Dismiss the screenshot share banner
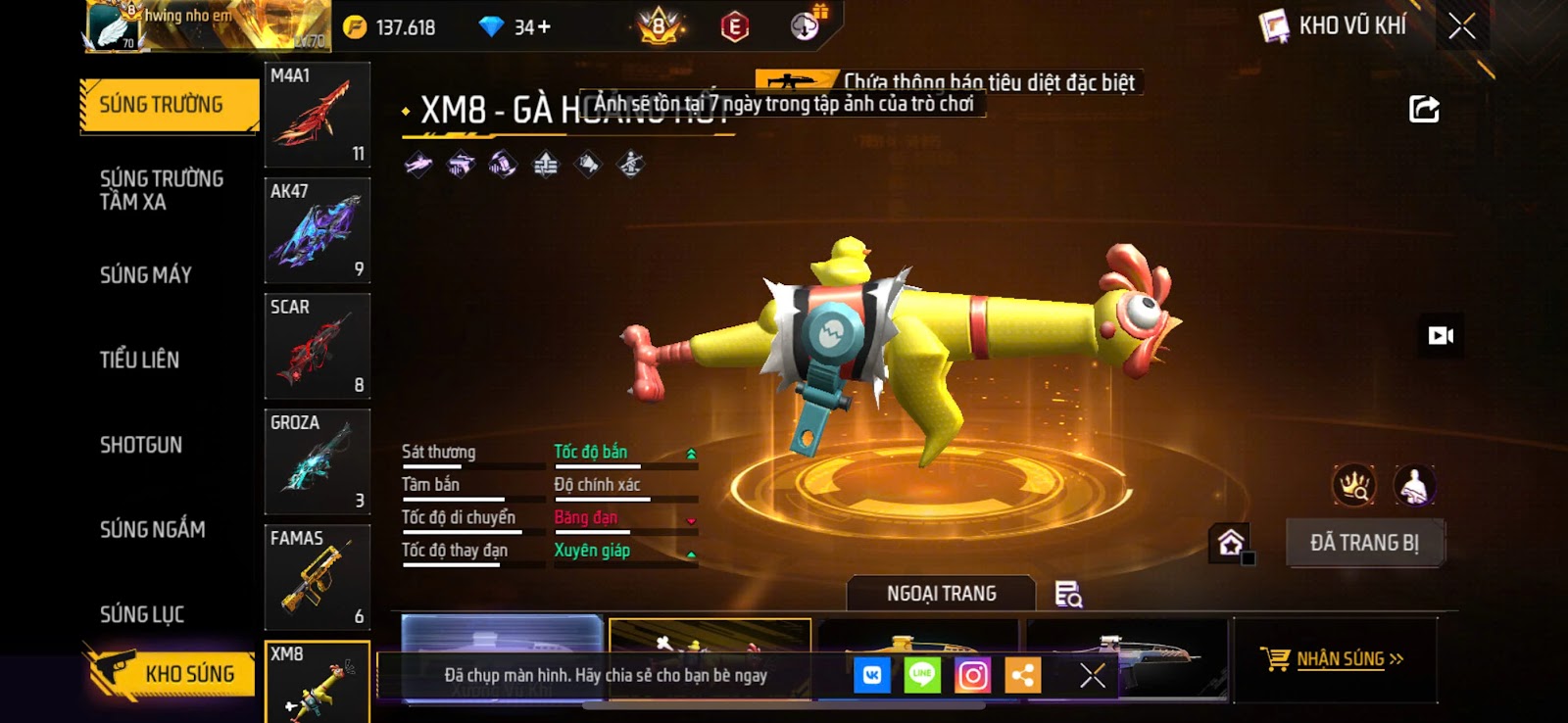 point(1093,675)
